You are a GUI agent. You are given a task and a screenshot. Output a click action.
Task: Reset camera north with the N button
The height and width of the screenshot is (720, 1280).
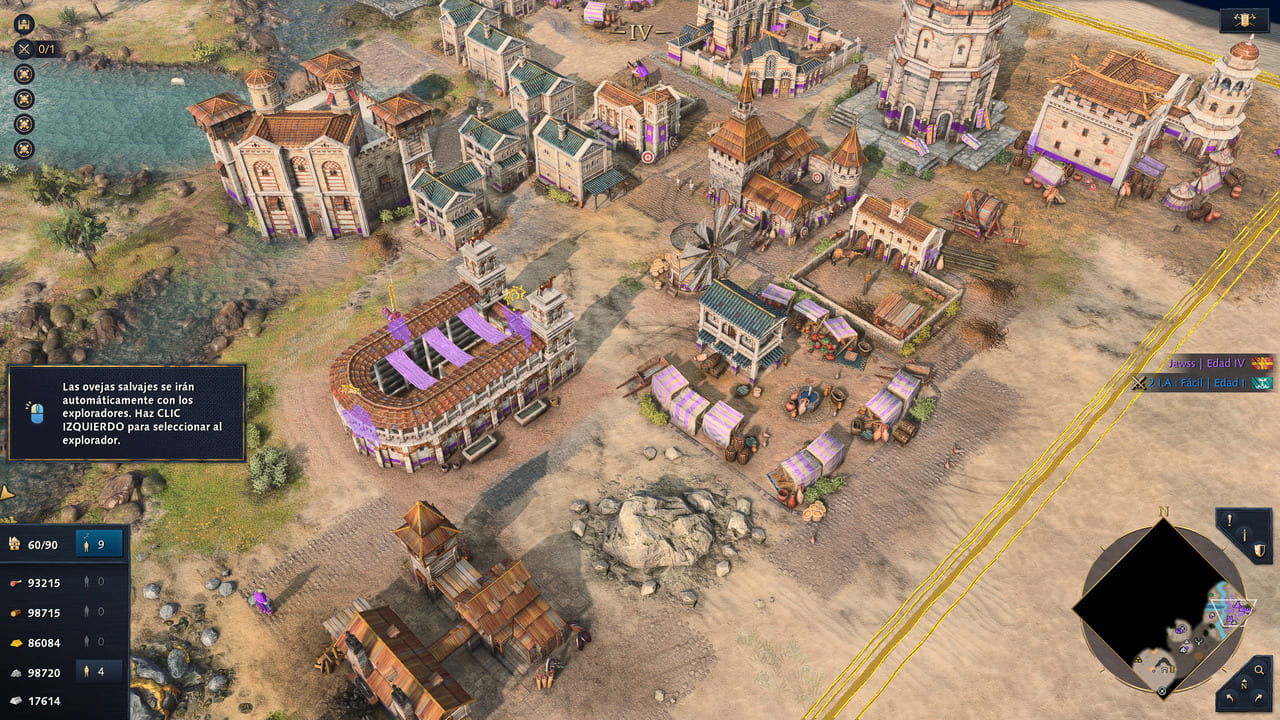click(x=1245, y=685)
